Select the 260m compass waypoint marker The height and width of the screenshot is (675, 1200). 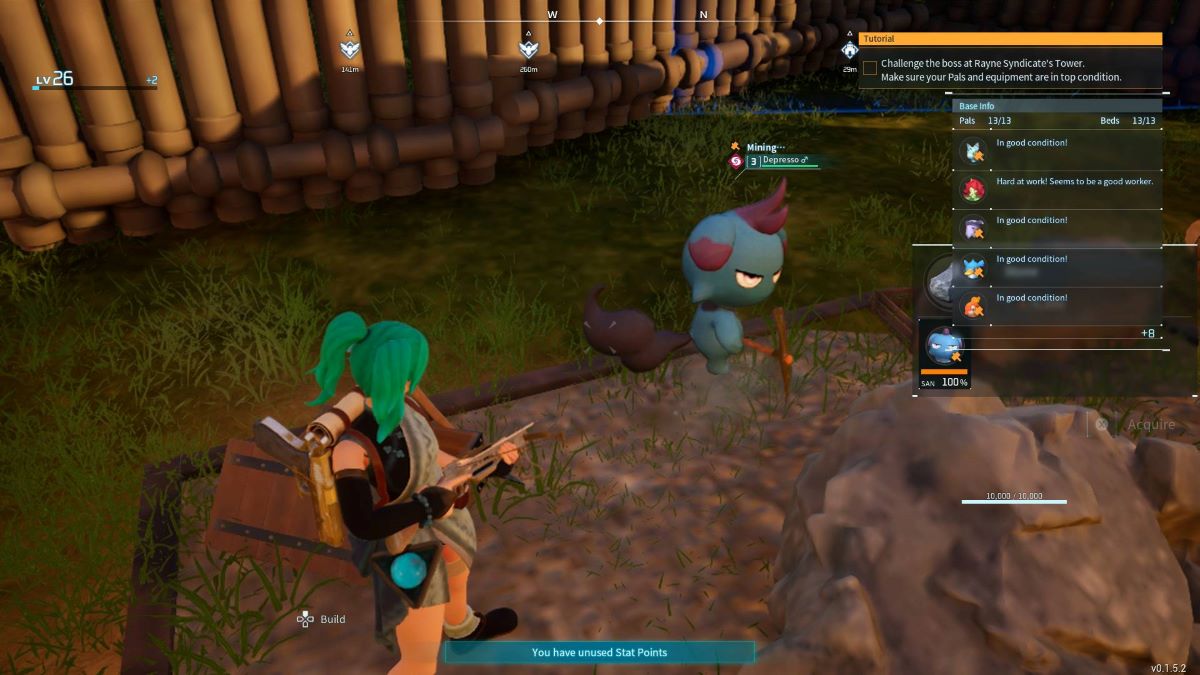click(528, 49)
